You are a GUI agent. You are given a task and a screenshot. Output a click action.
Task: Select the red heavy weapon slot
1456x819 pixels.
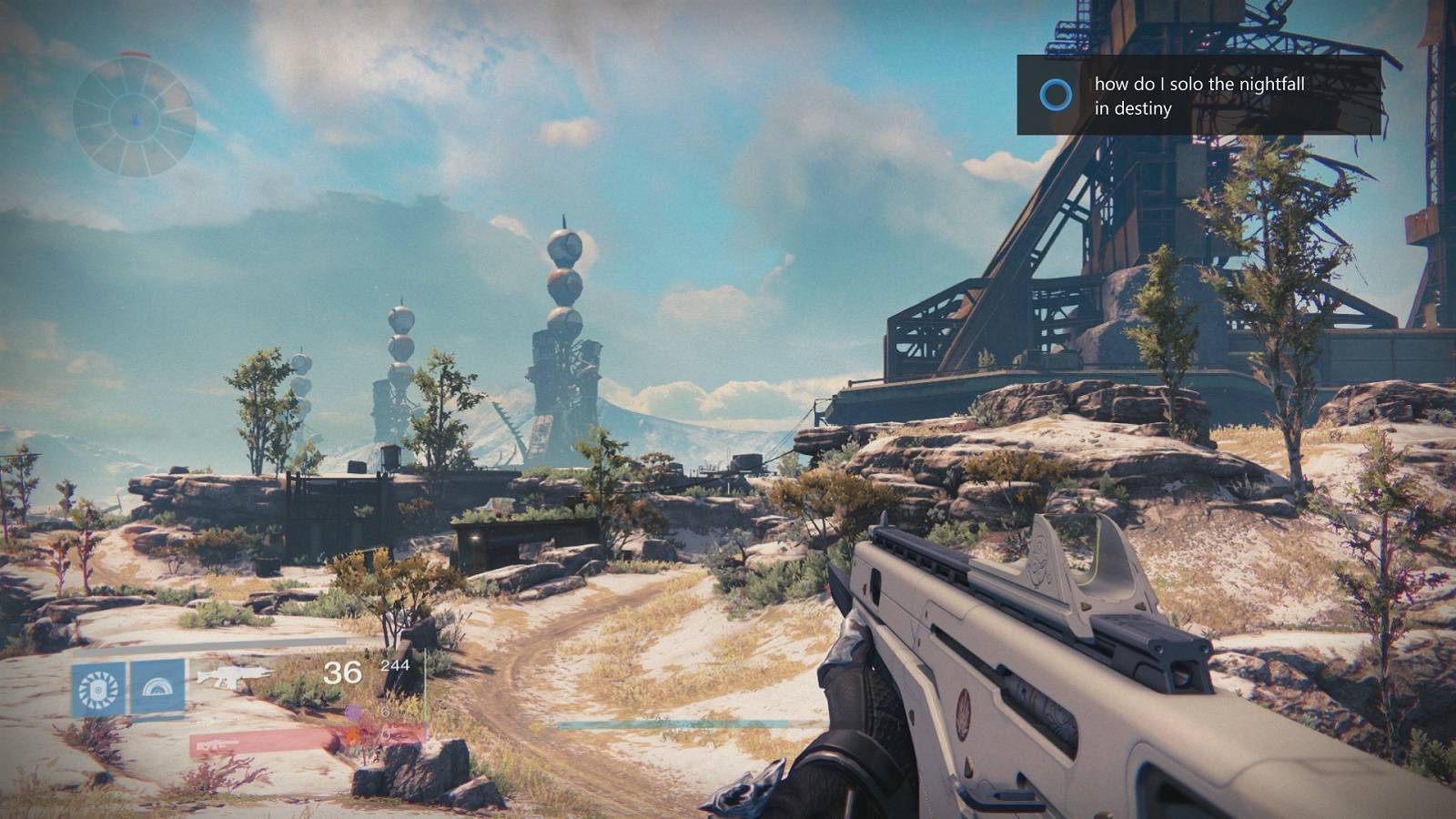tap(264, 744)
